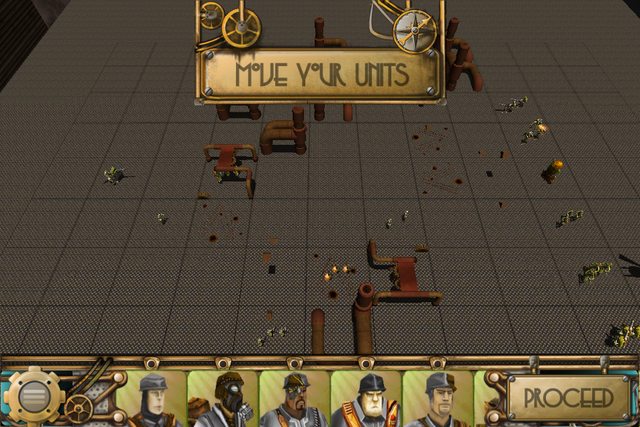Select the gas mask soldier portrait
Screen dimensions: 640x427
coord(223,399)
